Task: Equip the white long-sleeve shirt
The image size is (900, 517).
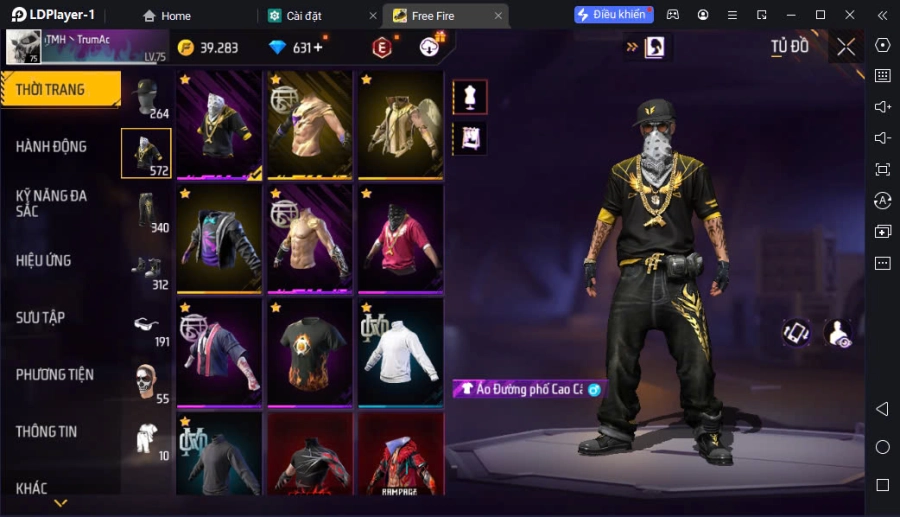Action: (x=400, y=351)
